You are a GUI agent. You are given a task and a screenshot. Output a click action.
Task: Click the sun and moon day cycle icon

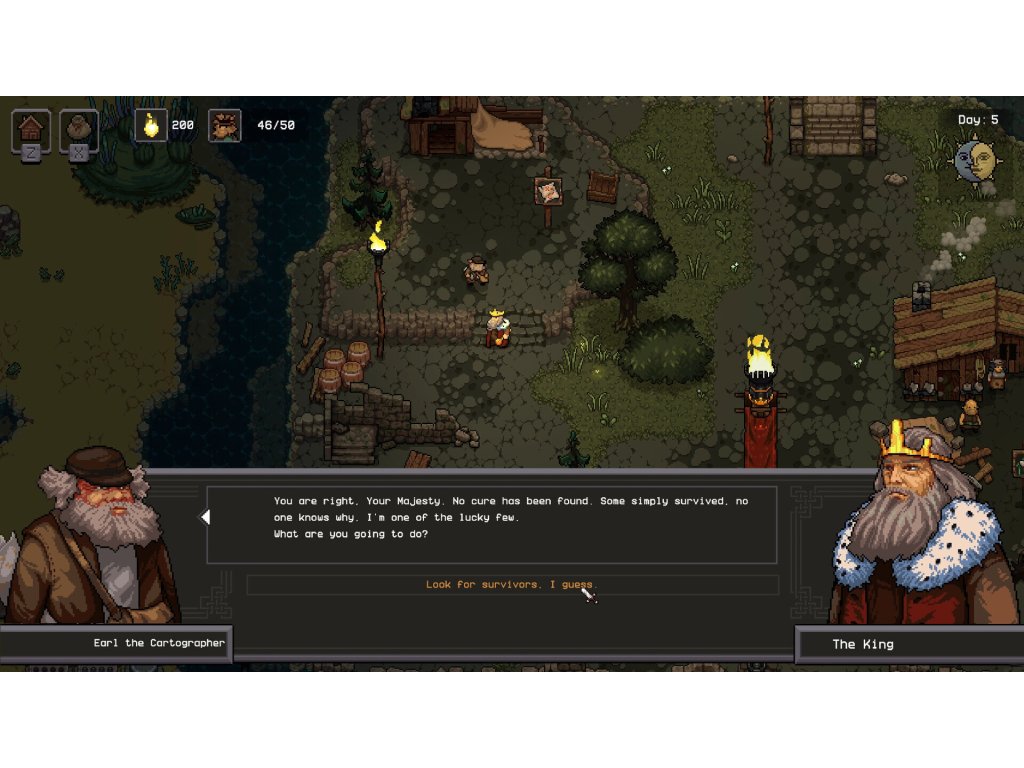pos(975,160)
